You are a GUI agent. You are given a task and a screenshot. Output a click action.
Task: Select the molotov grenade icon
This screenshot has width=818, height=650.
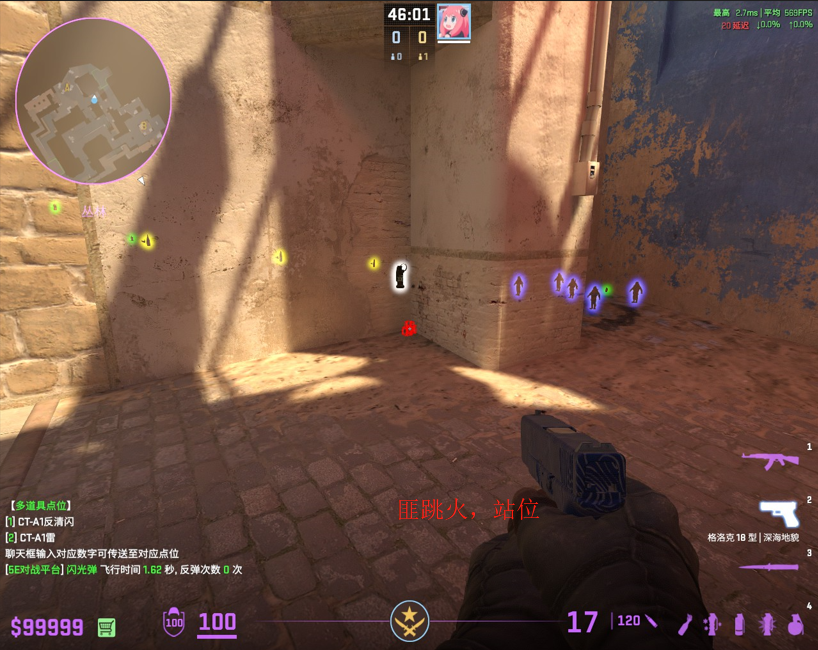pos(685,624)
